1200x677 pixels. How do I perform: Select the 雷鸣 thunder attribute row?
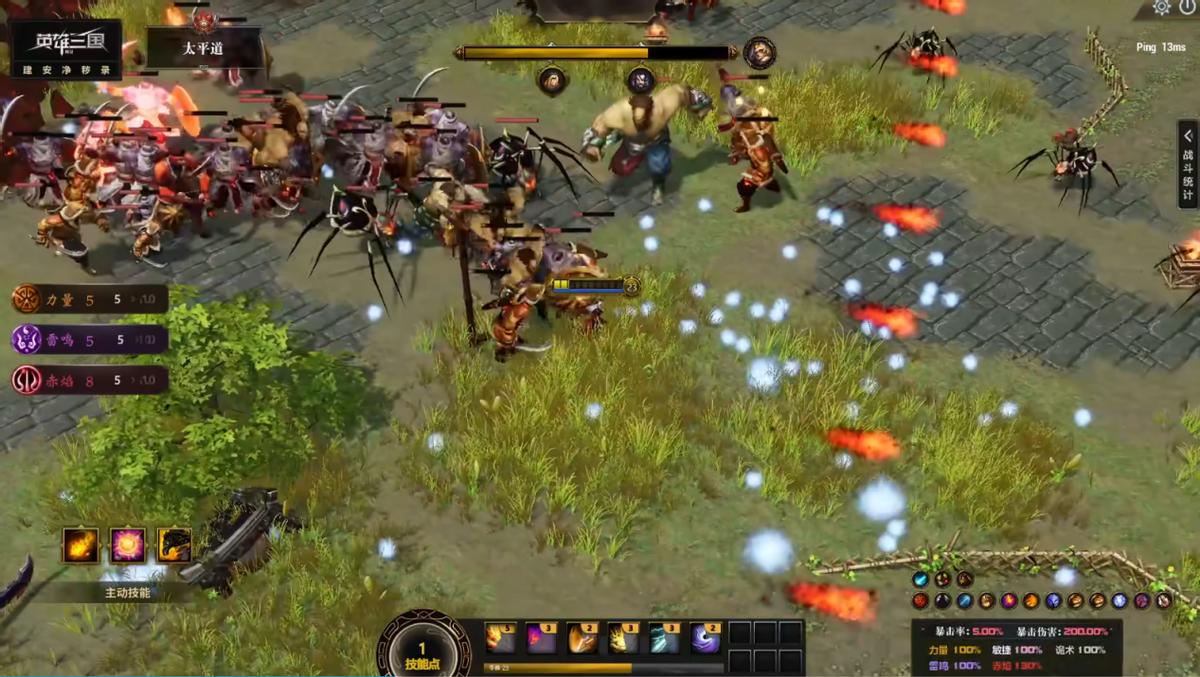(x=89, y=340)
